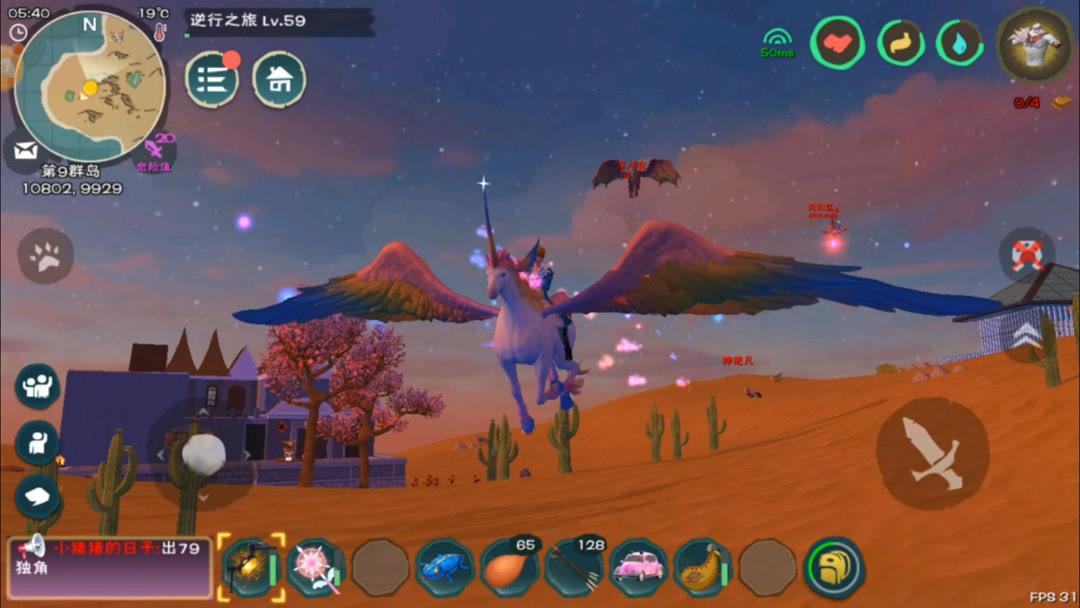
Task: Open the chat message box with megaphone
Action: [110, 566]
